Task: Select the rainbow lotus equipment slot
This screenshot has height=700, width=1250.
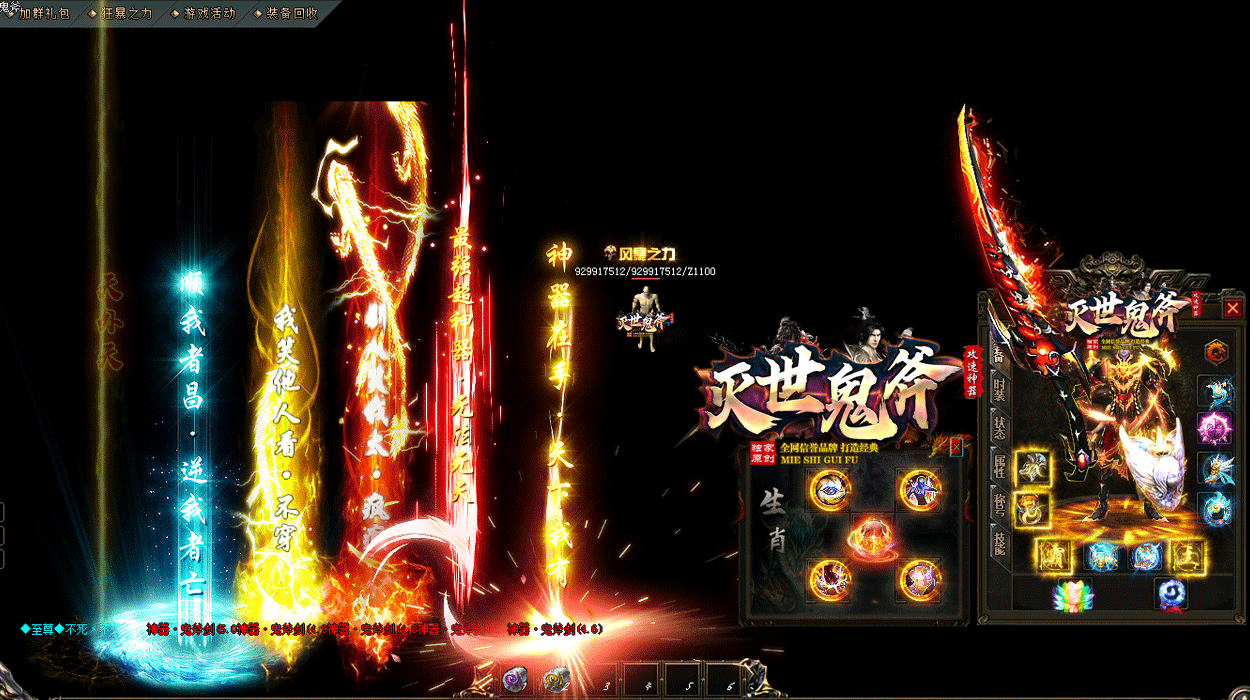Action: point(1072,595)
